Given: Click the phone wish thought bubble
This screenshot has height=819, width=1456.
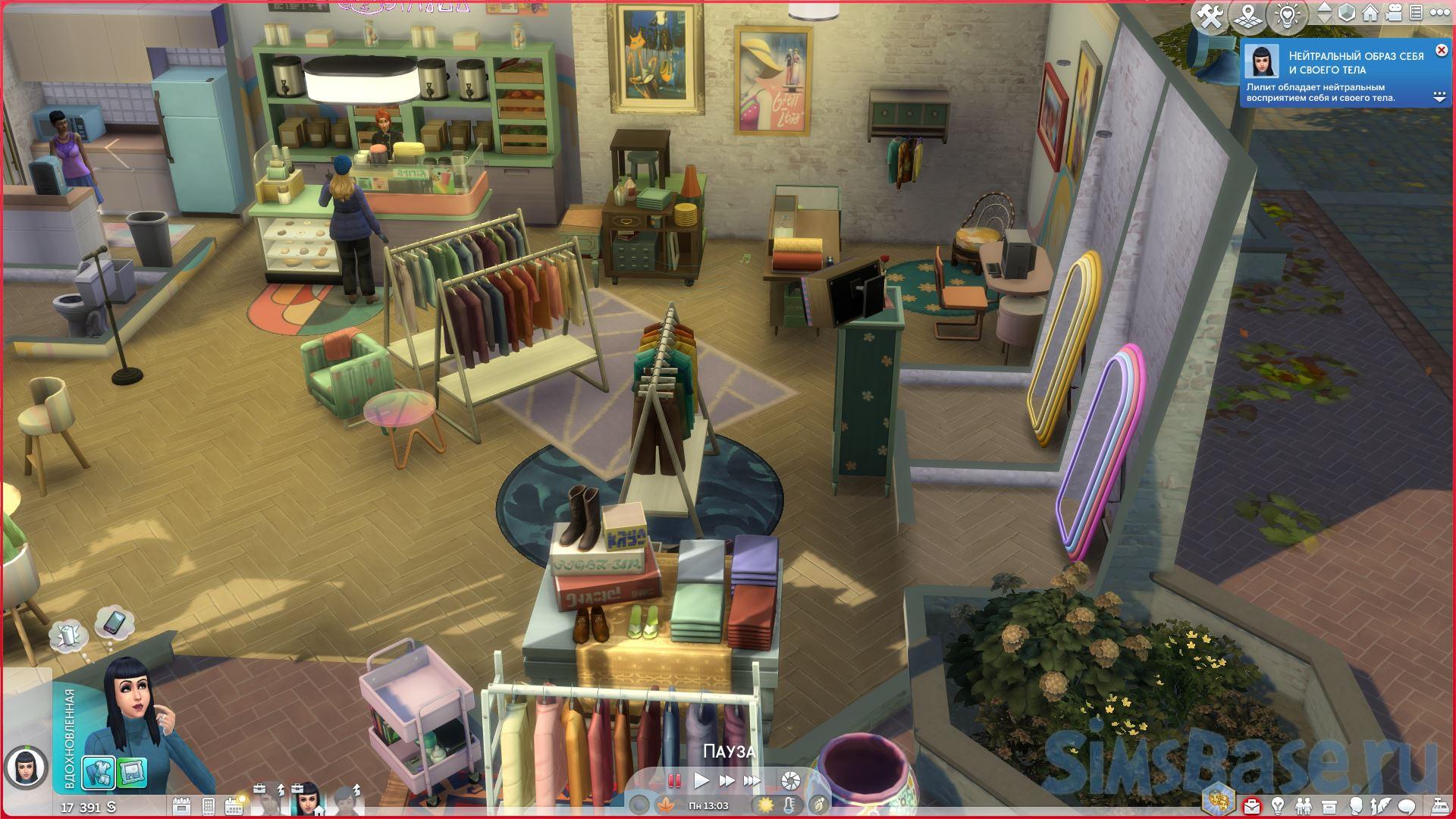Looking at the screenshot, I should point(115,623).
